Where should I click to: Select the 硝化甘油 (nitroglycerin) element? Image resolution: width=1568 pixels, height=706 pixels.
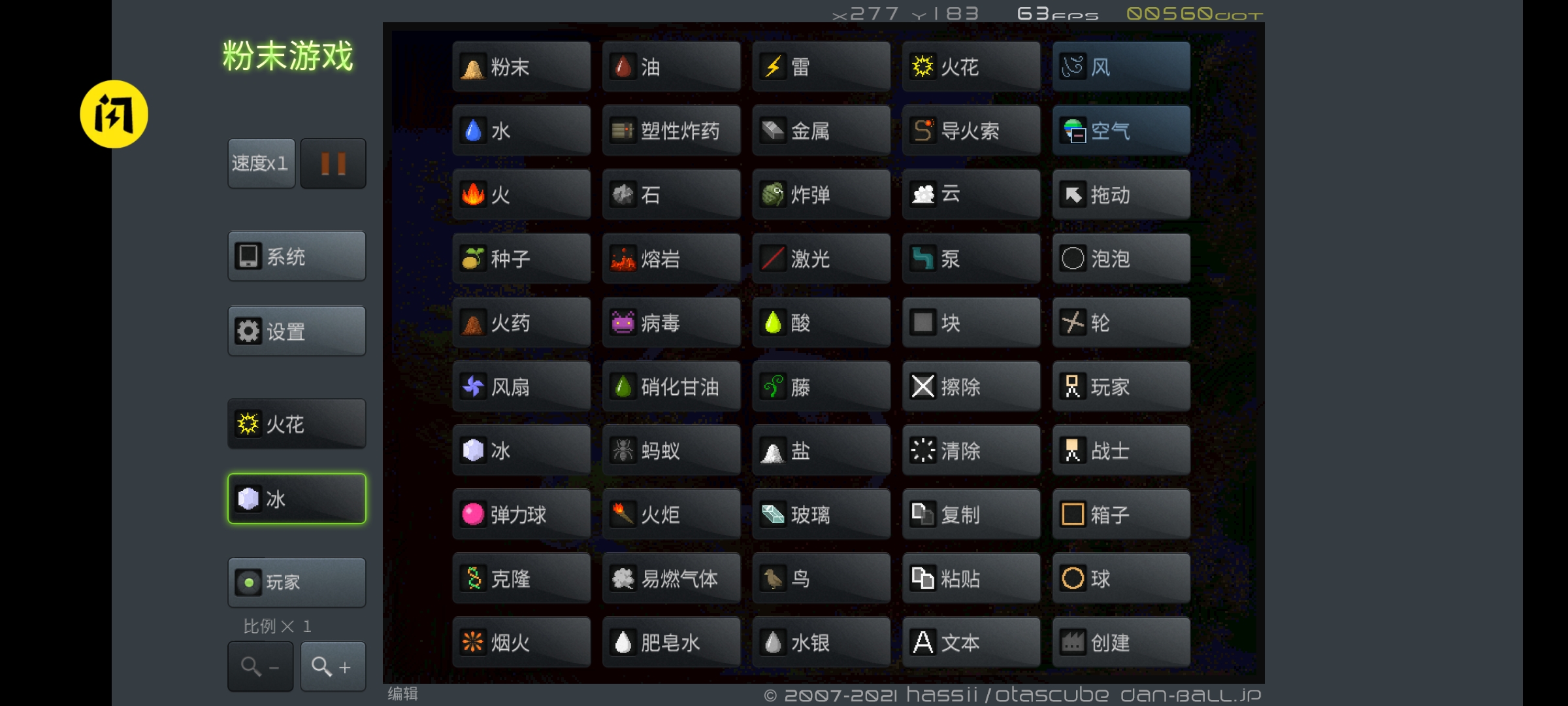671,386
